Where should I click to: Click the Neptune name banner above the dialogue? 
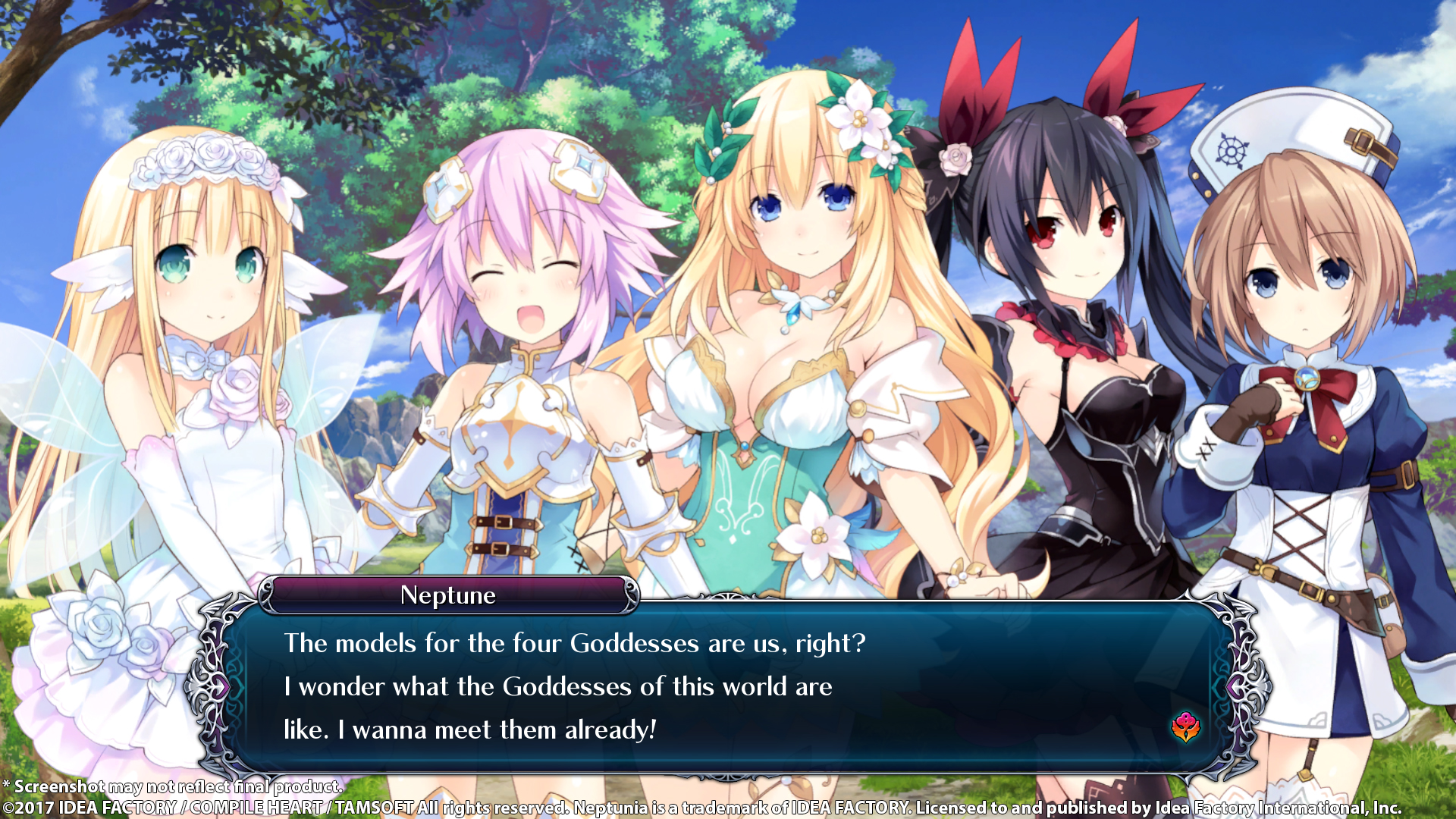click(449, 596)
